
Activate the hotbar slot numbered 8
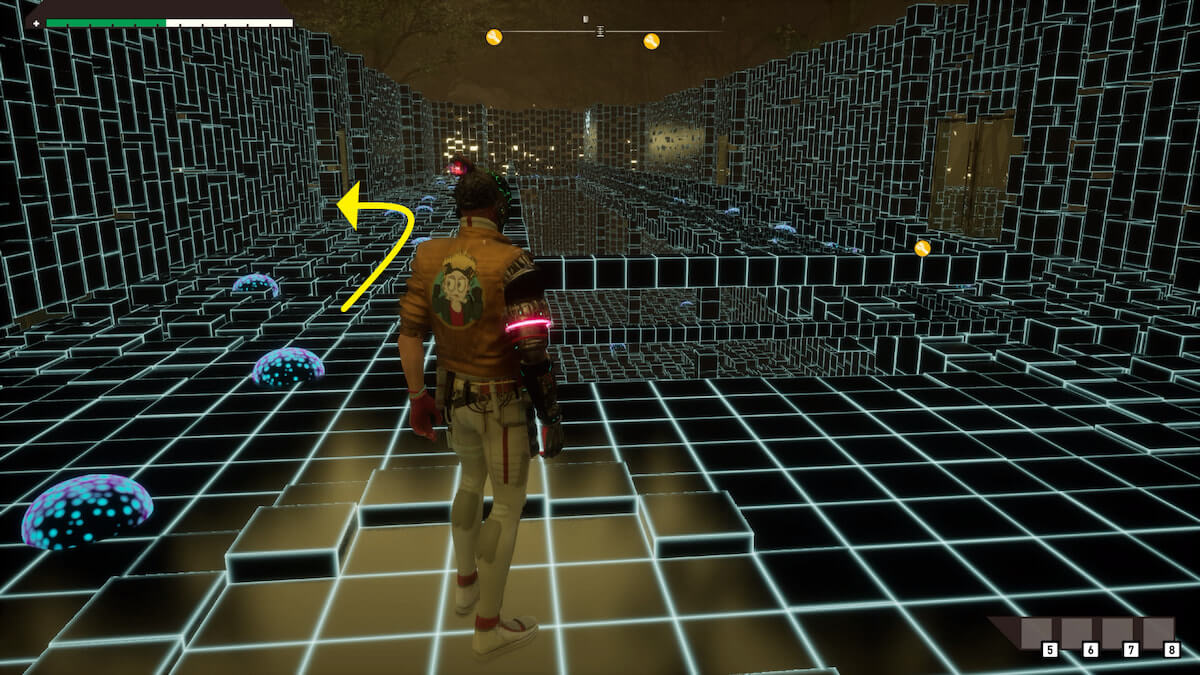coord(1161,635)
